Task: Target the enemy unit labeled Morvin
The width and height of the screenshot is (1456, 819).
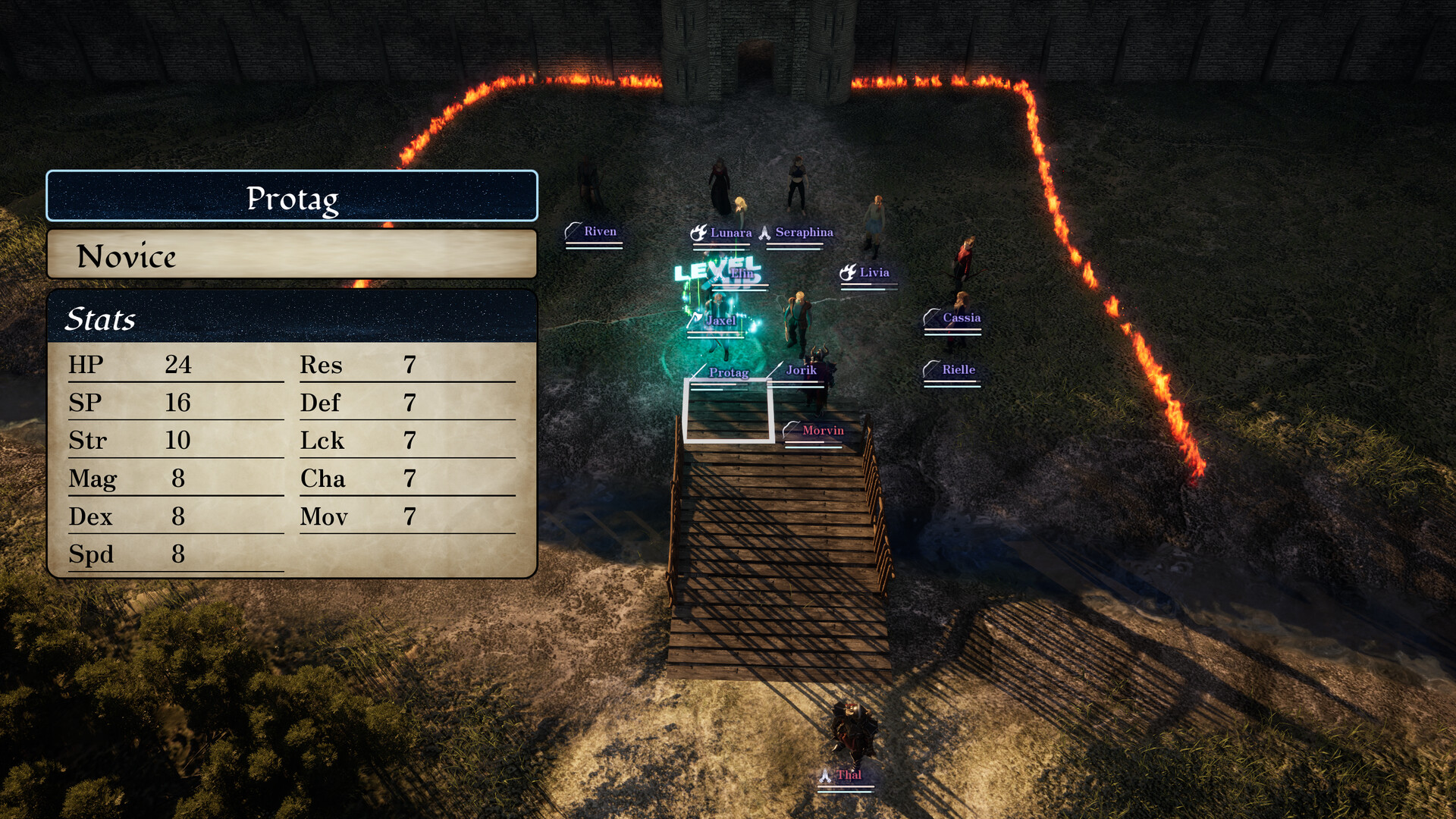Action: (x=822, y=431)
